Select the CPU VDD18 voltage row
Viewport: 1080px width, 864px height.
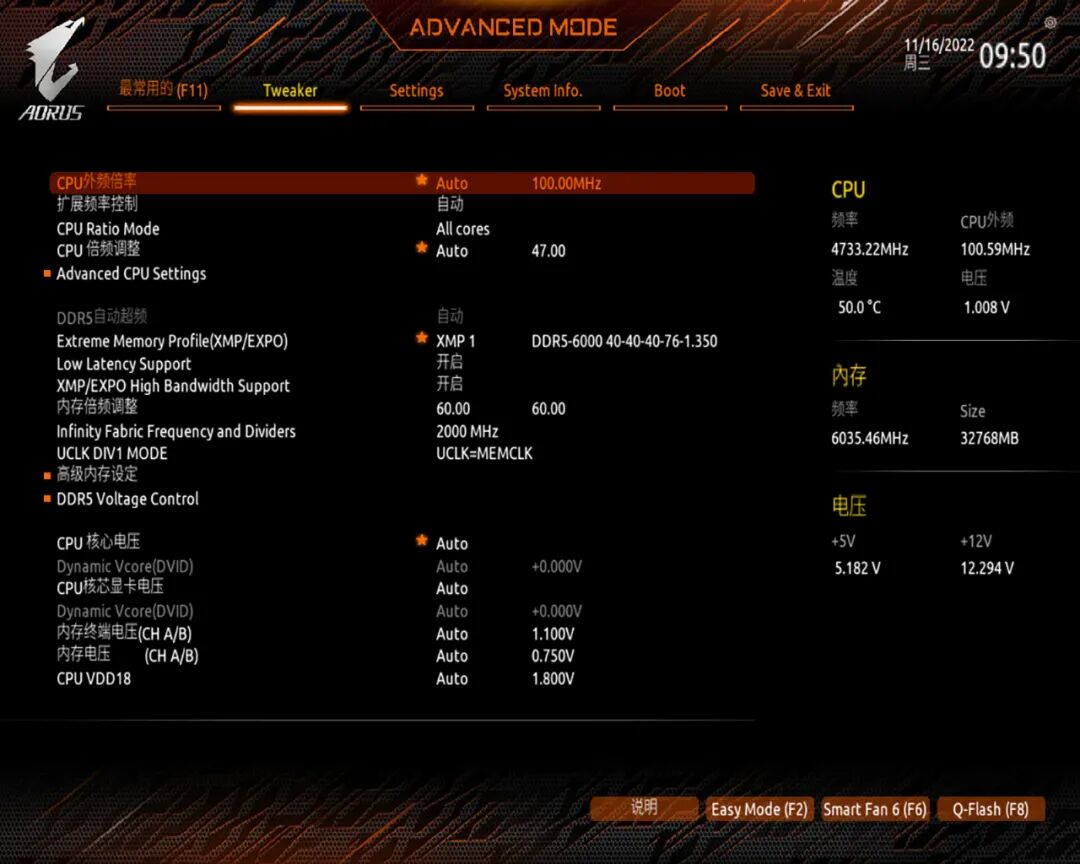coord(94,679)
